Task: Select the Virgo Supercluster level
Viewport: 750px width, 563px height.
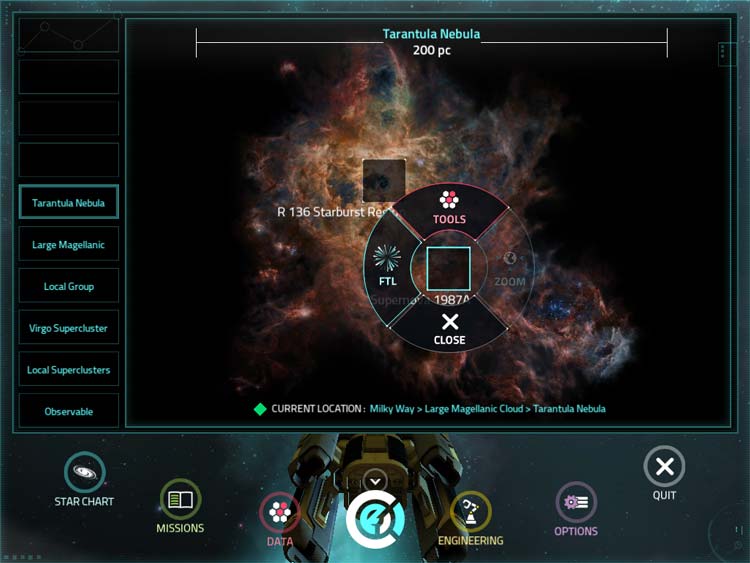Action: point(69,328)
